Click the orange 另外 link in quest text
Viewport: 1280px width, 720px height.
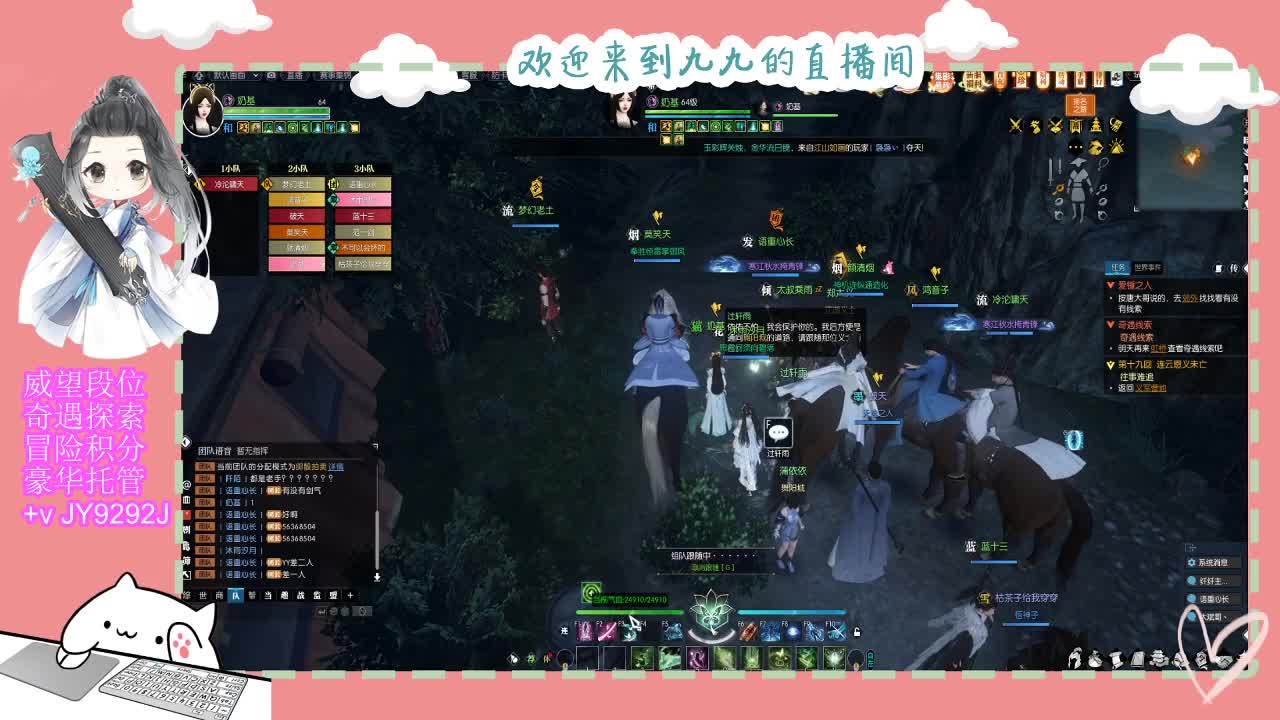1190,299
